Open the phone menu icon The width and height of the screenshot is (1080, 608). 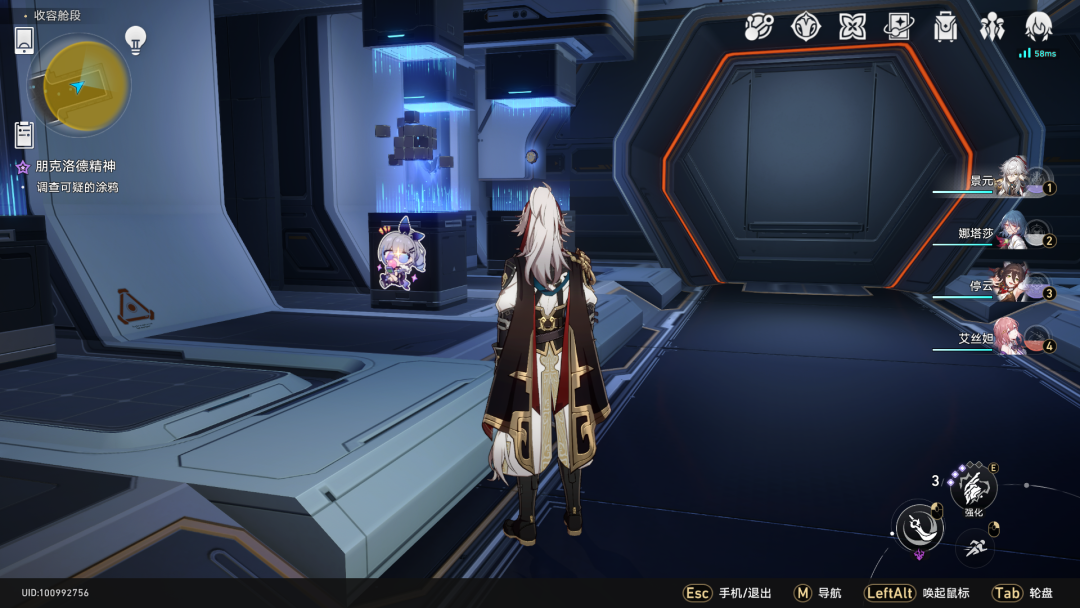point(25,41)
